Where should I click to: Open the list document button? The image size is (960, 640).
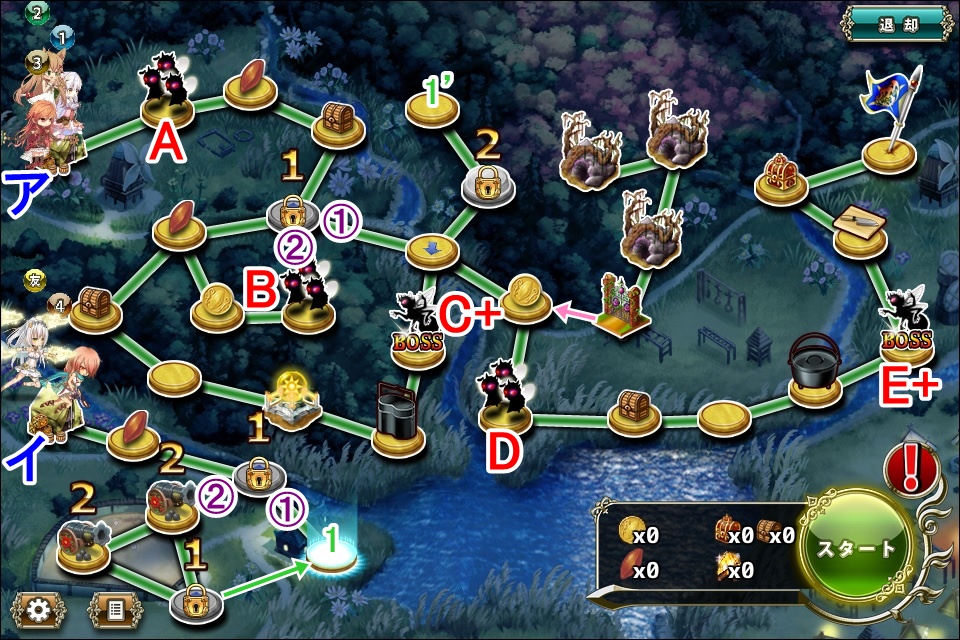pos(113,607)
